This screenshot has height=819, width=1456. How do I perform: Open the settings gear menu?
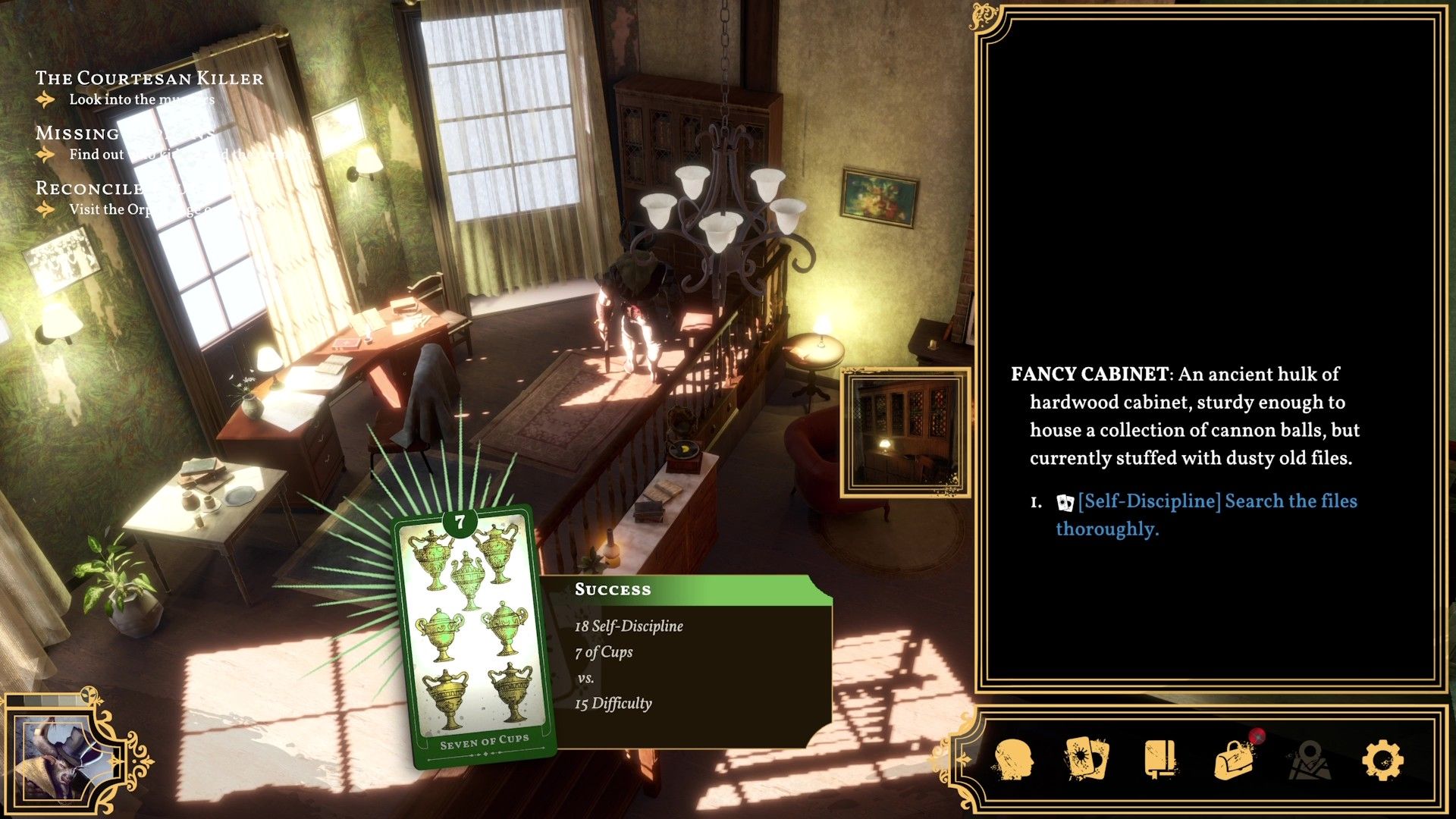(x=1382, y=760)
